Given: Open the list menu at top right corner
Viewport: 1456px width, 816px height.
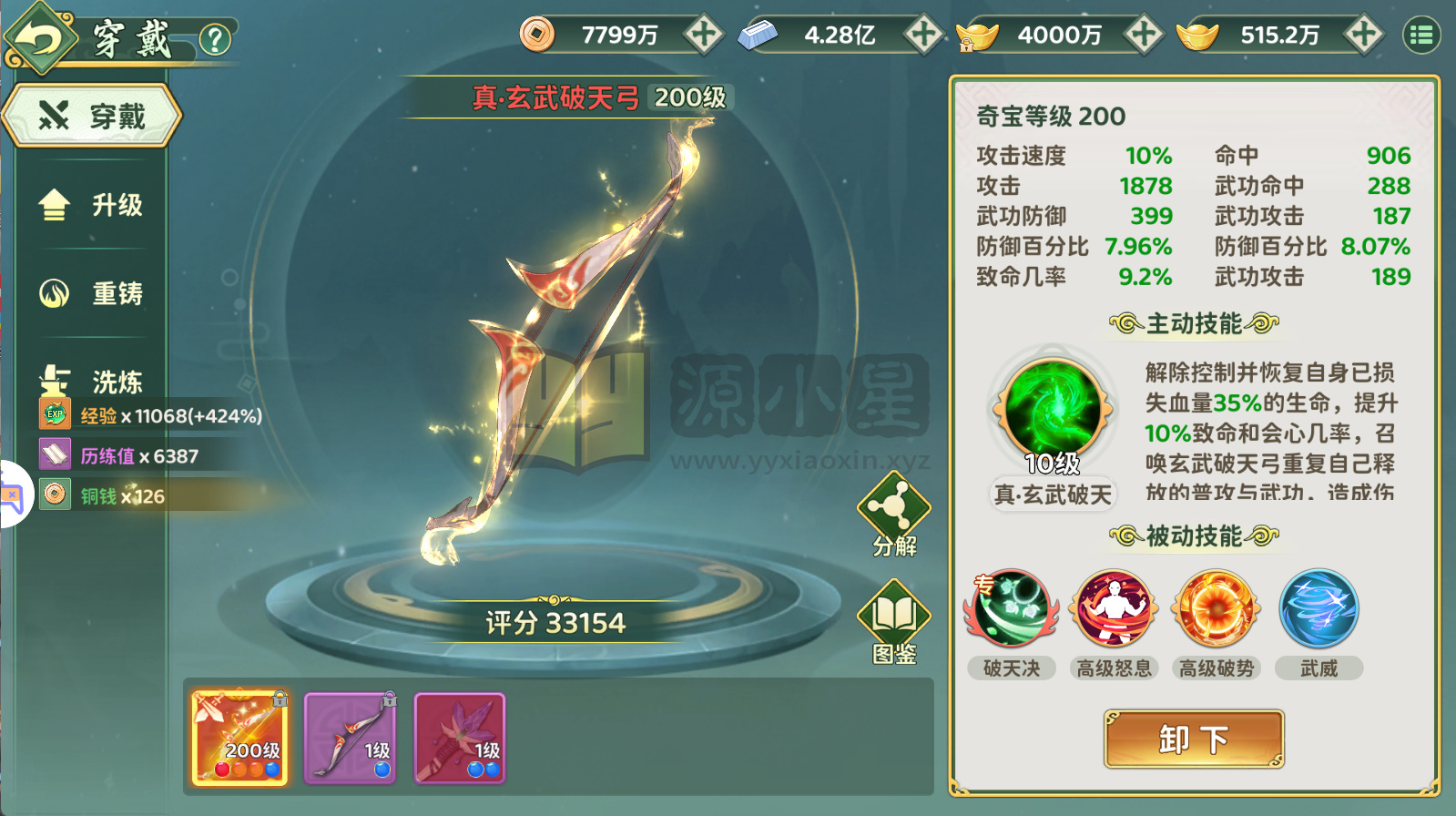Looking at the screenshot, I should [x=1422, y=33].
